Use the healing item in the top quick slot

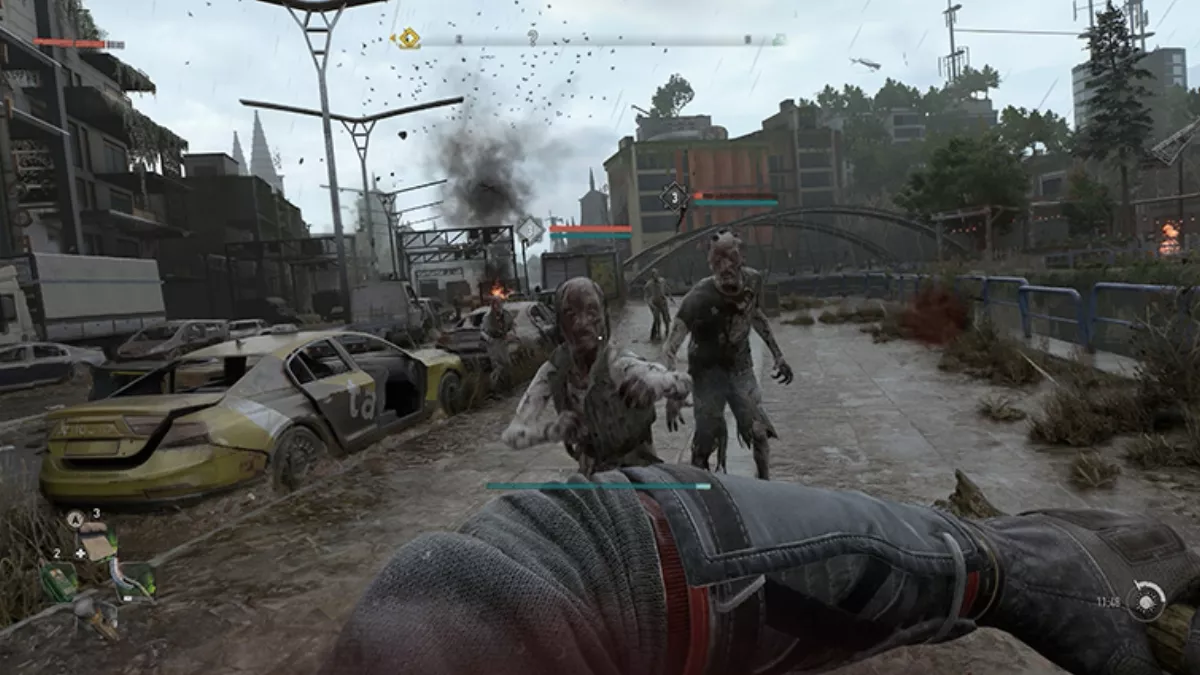[97, 544]
